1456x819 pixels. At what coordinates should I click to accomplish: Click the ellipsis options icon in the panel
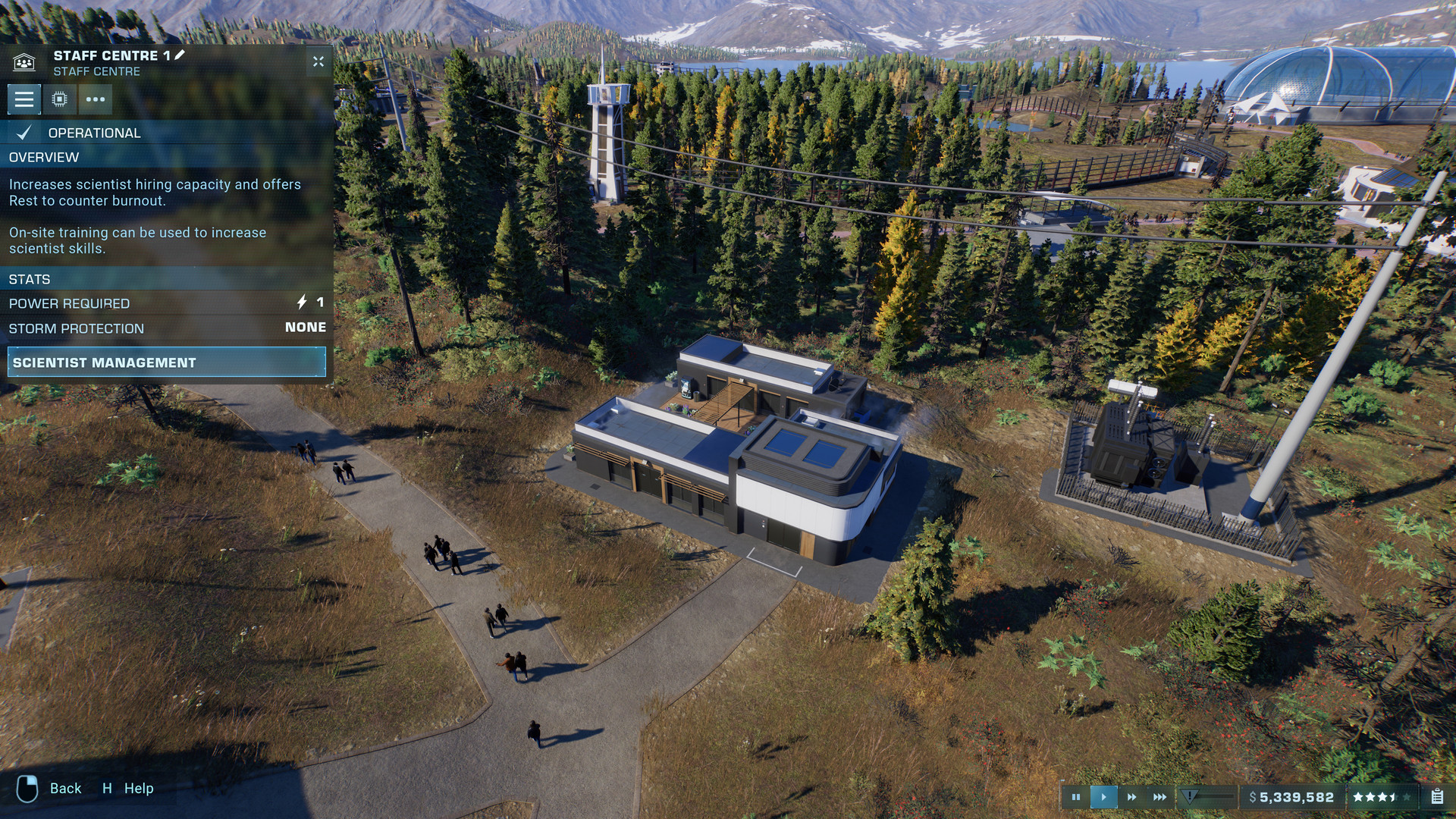96,99
